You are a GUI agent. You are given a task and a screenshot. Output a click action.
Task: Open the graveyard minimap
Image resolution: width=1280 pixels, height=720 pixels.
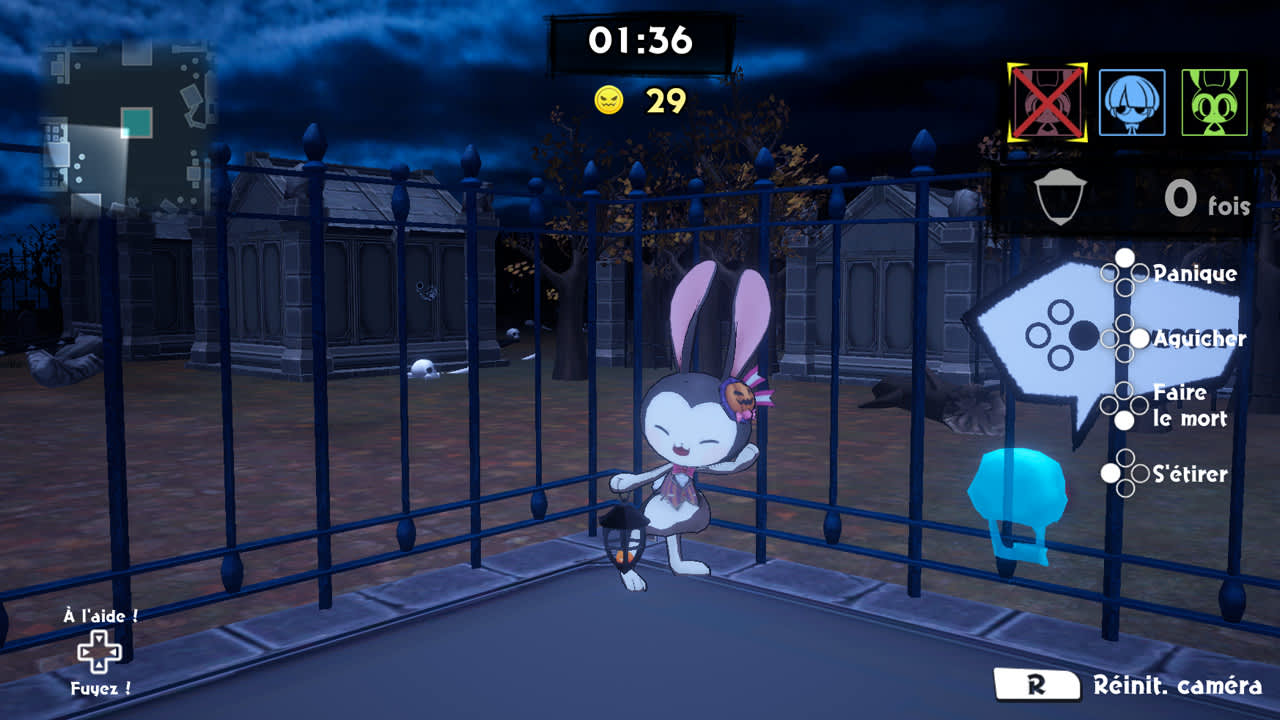click(128, 130)
